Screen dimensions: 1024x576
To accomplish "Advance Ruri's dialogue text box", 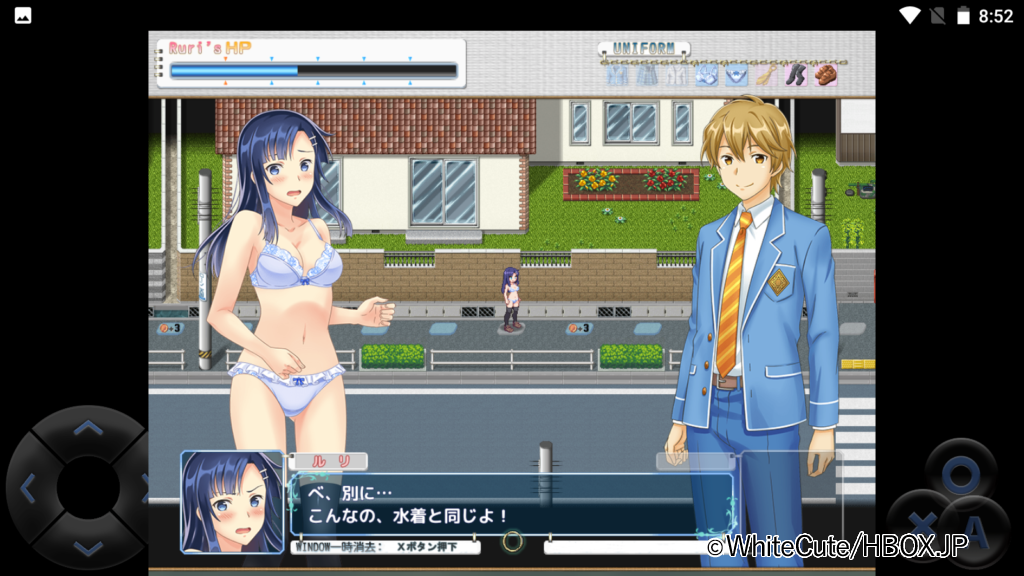I will pos(510,505).
